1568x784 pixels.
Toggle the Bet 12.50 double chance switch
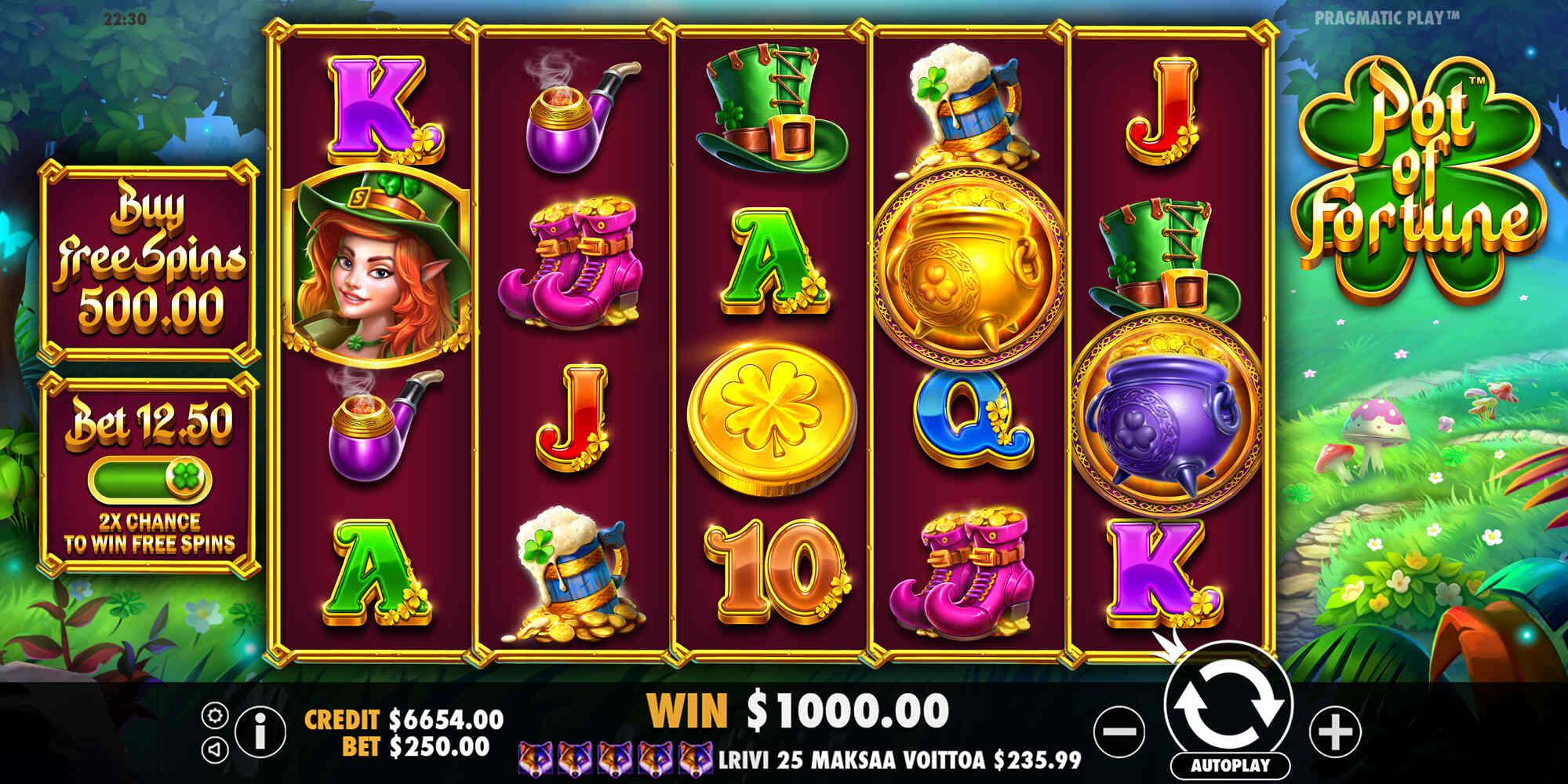click(x=150, y=478)
